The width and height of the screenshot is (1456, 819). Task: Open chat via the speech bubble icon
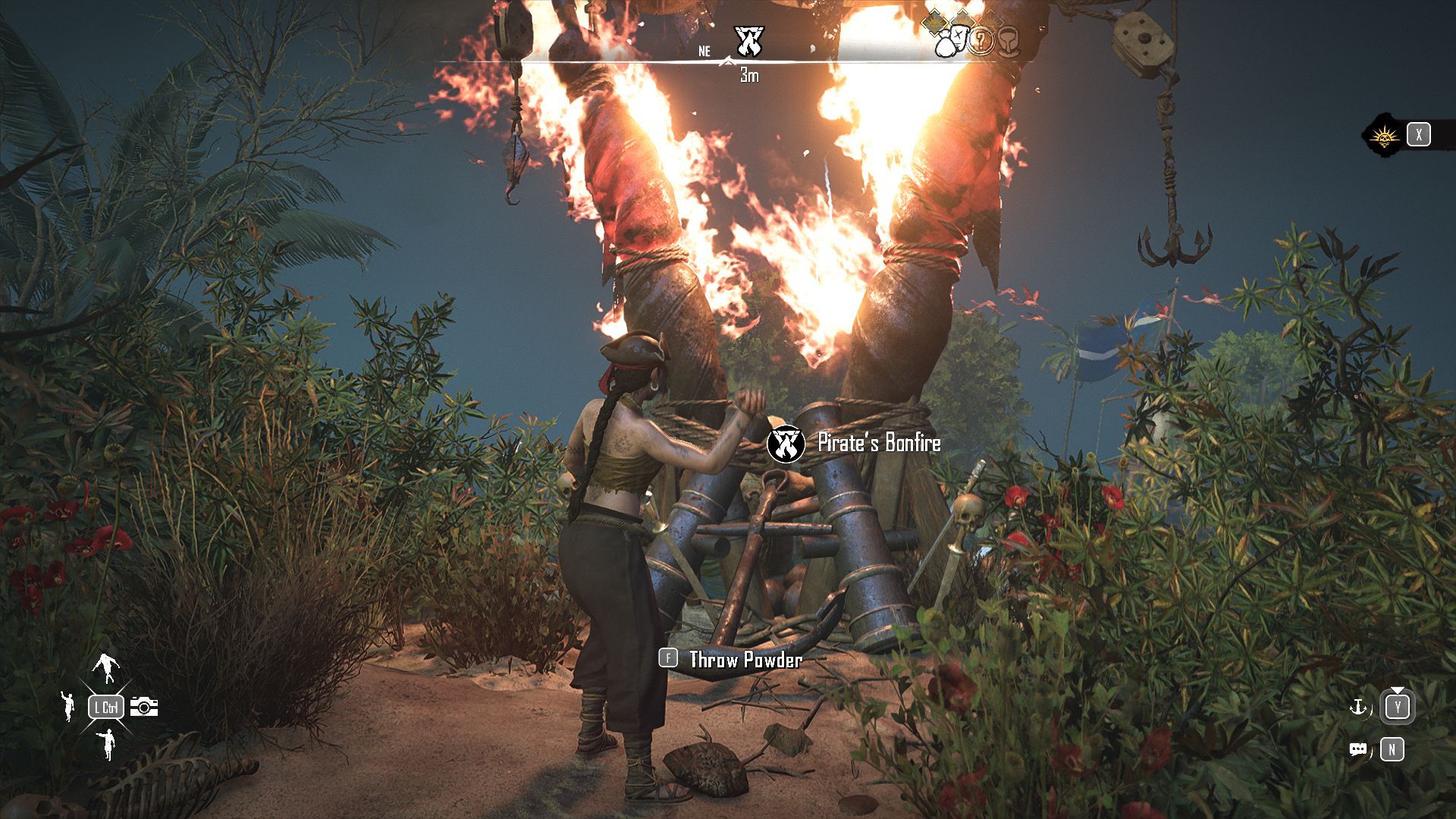[x=1357, y=750]
